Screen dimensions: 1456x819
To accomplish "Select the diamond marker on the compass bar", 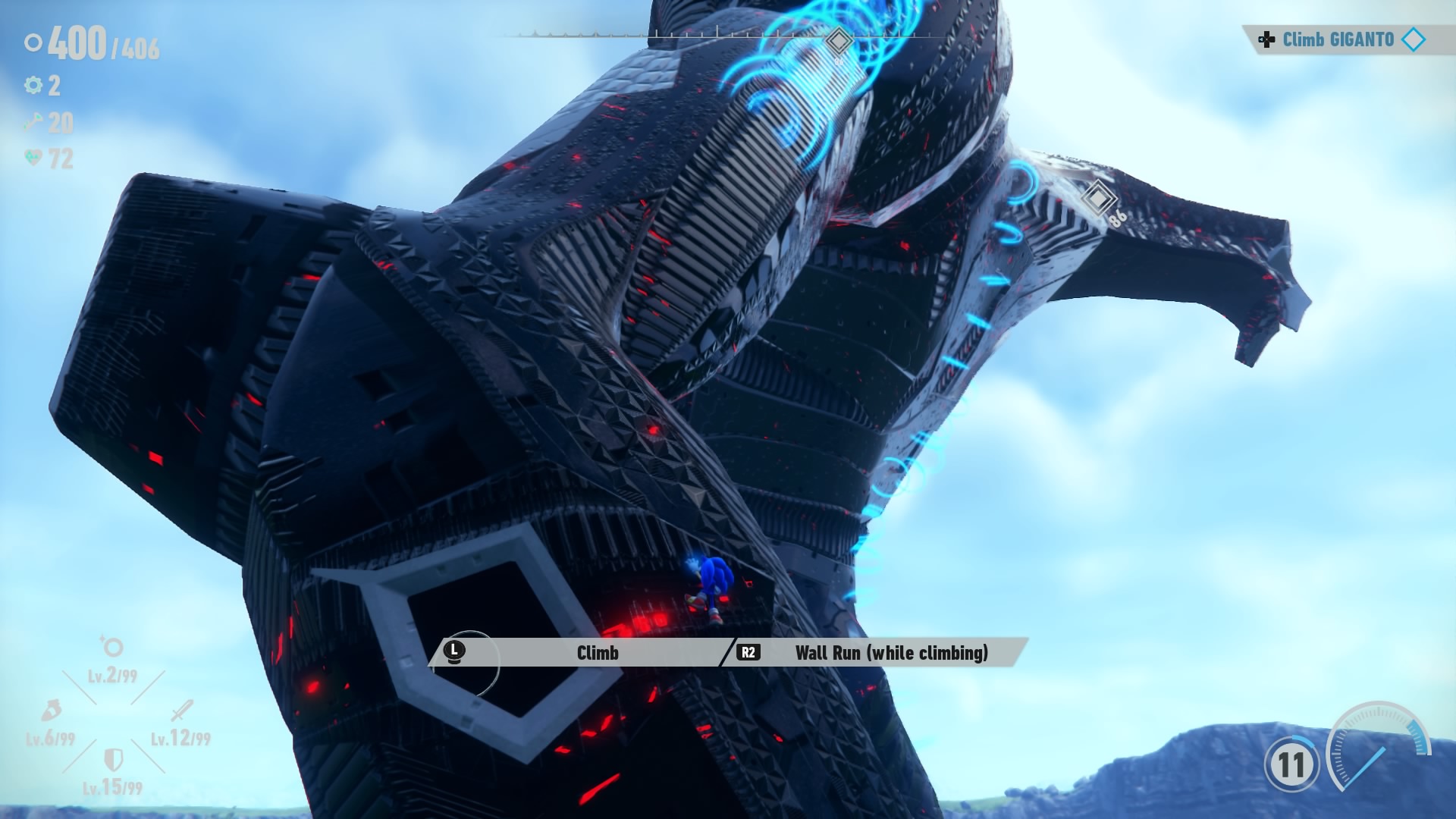I will [838, 39].
